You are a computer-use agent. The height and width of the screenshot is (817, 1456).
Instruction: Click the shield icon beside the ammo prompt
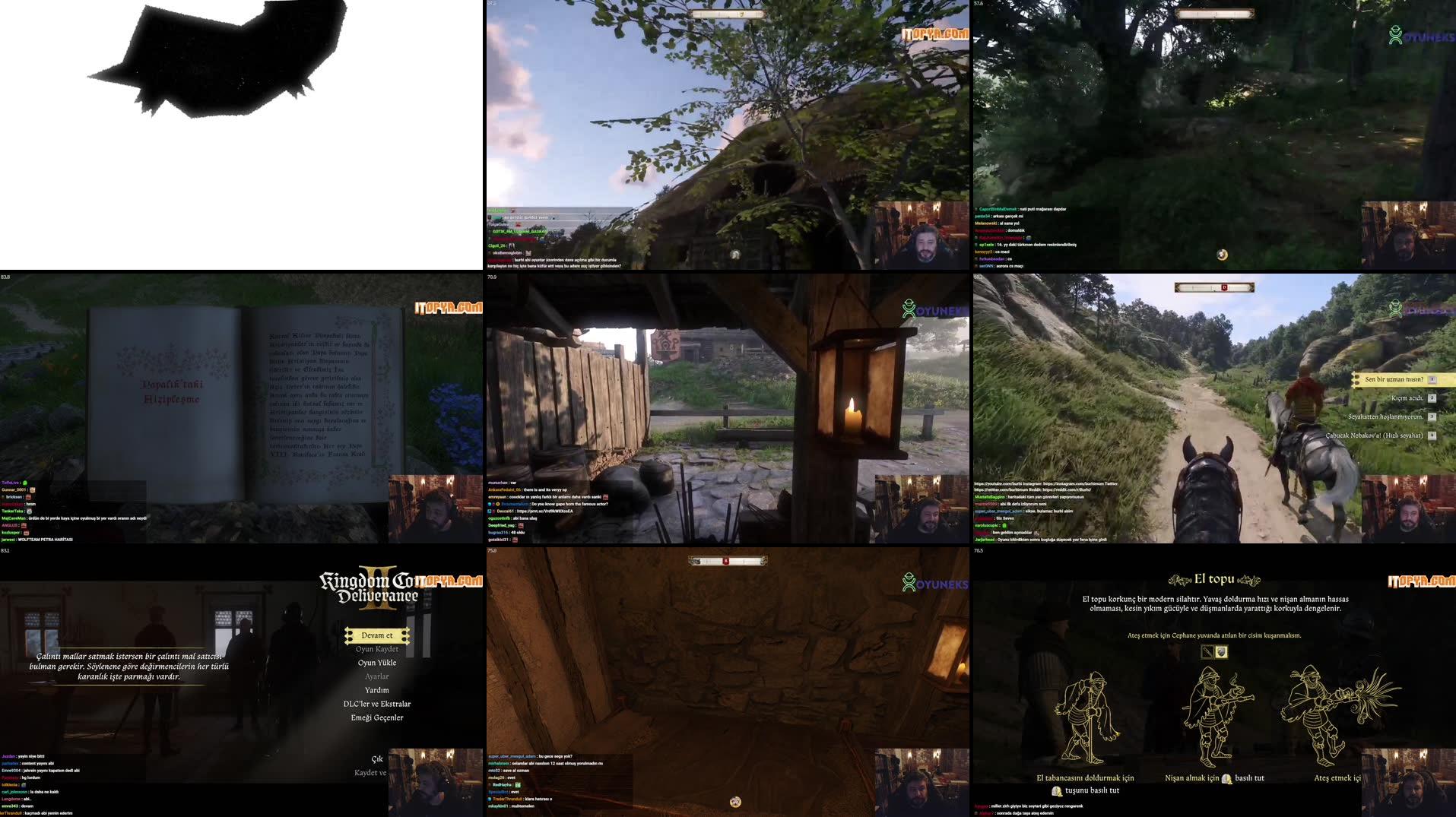pos(1222,651)
